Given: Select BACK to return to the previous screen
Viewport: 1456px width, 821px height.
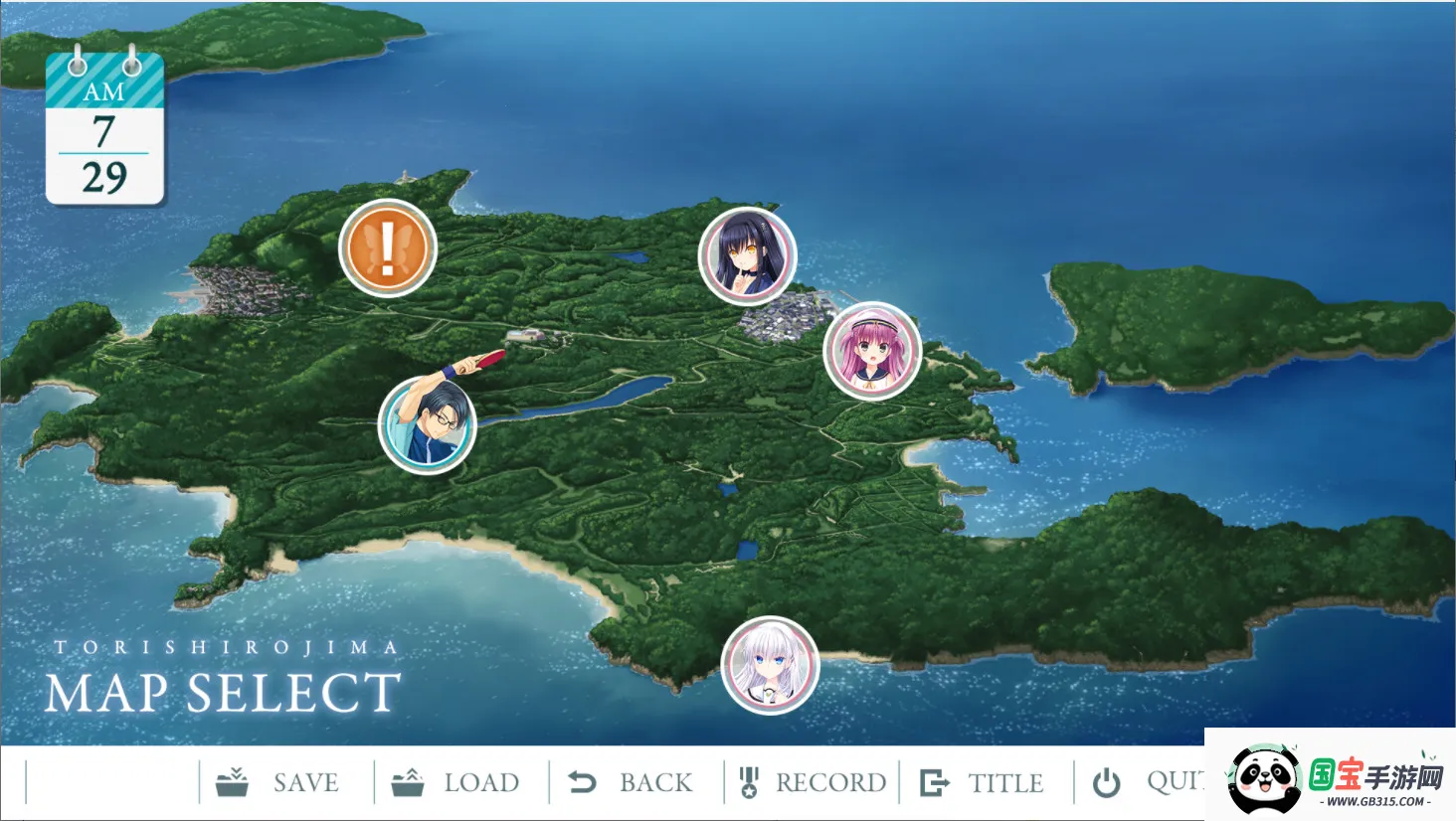Looking at the screenshot, I should [655, 782].
